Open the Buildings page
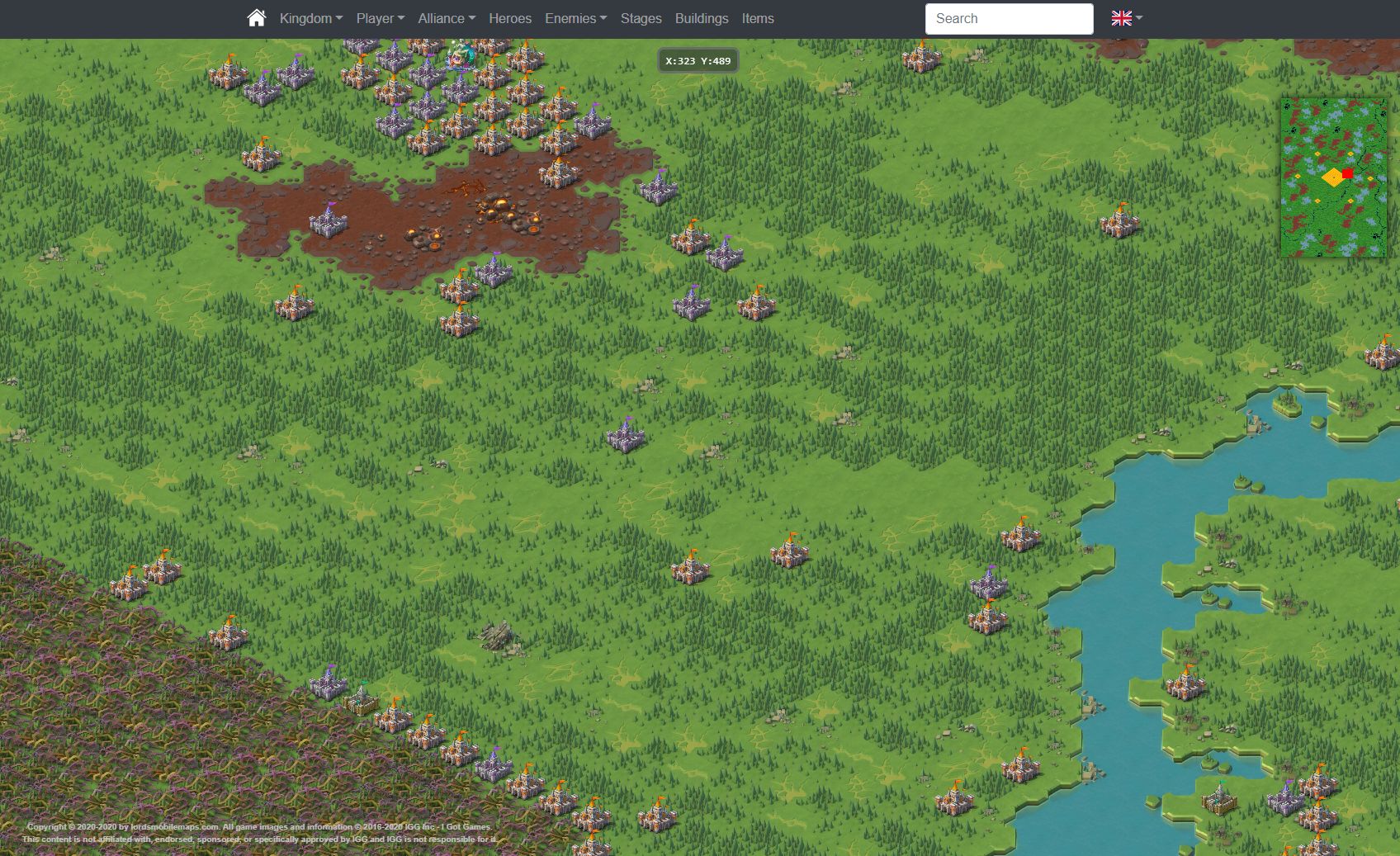 (701, 17)
